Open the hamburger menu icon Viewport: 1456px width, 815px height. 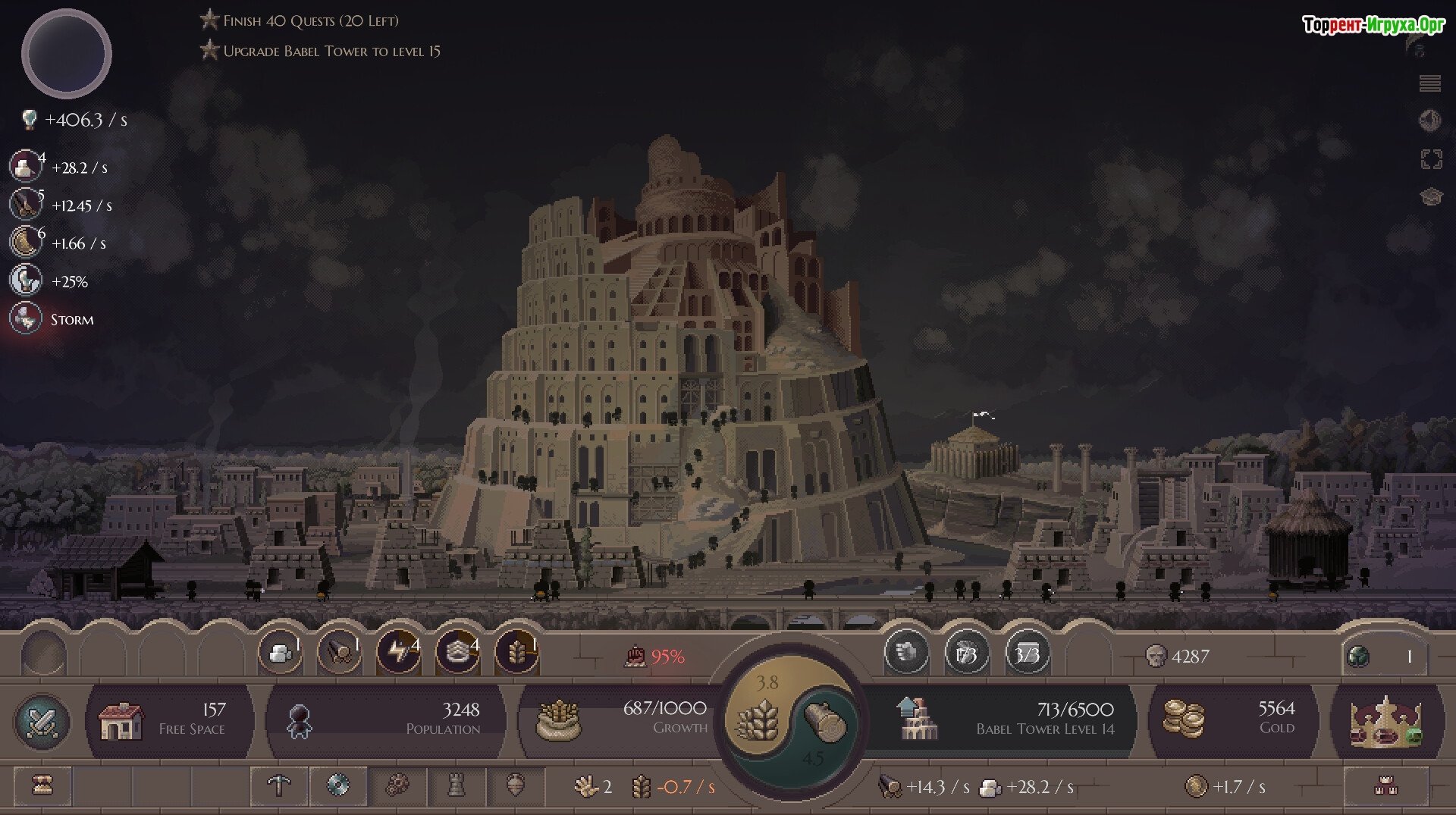click(1429, 83)
